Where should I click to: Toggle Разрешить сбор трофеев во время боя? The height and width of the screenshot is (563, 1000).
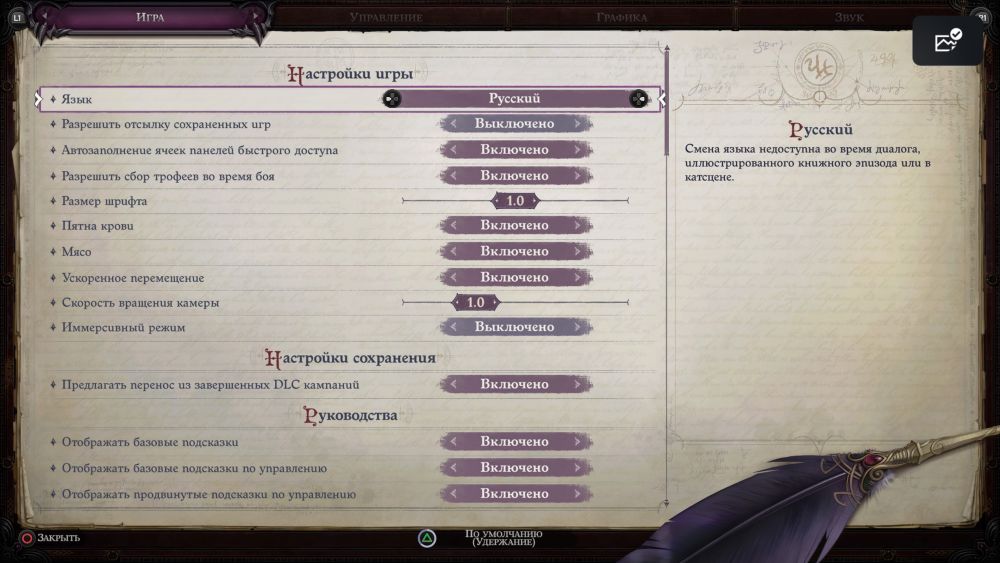515,176
